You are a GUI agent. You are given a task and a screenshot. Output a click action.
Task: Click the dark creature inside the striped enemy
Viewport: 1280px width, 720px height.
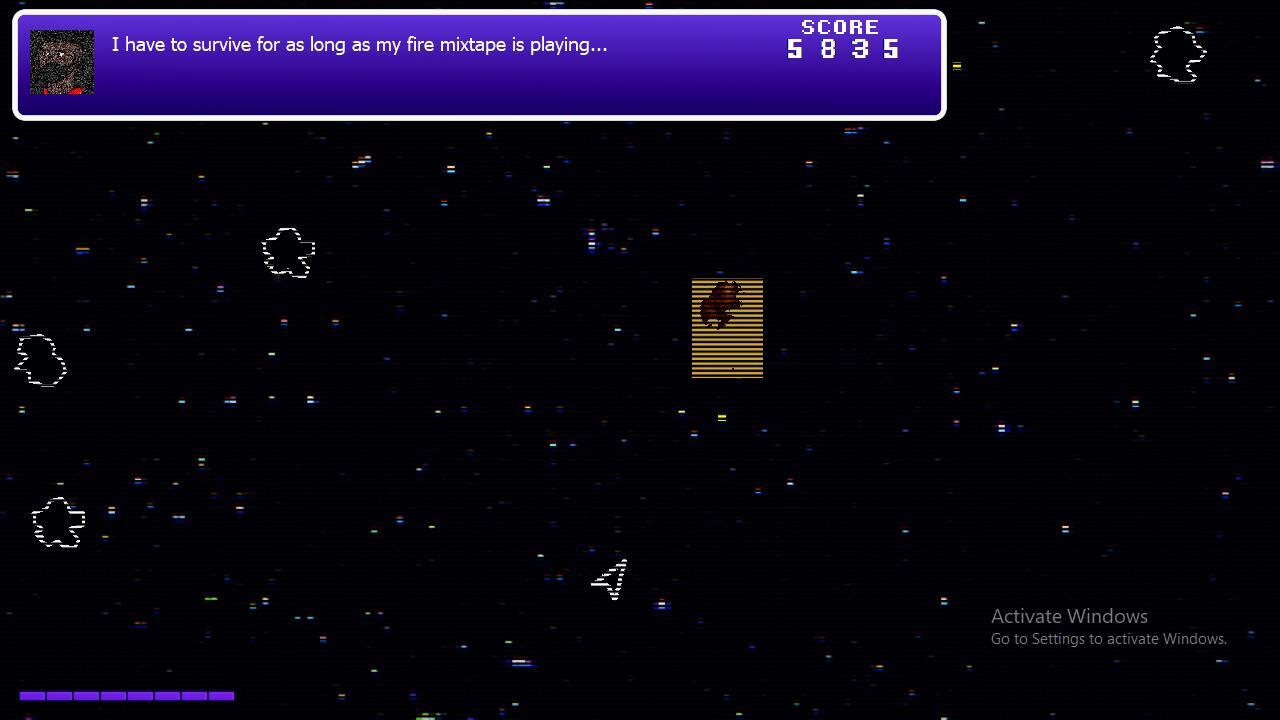coord(722,300)
